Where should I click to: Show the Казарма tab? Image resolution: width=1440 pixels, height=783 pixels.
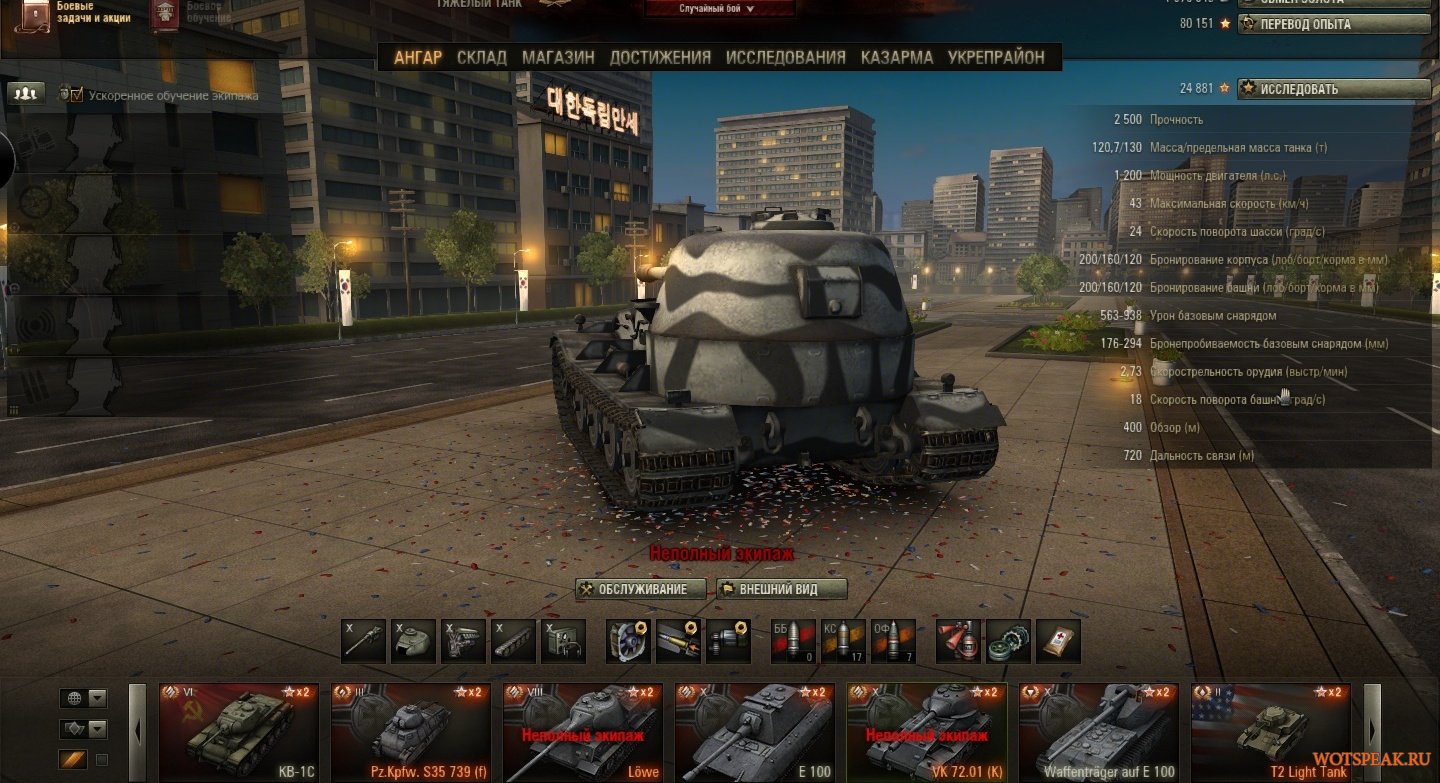(897, 58)
